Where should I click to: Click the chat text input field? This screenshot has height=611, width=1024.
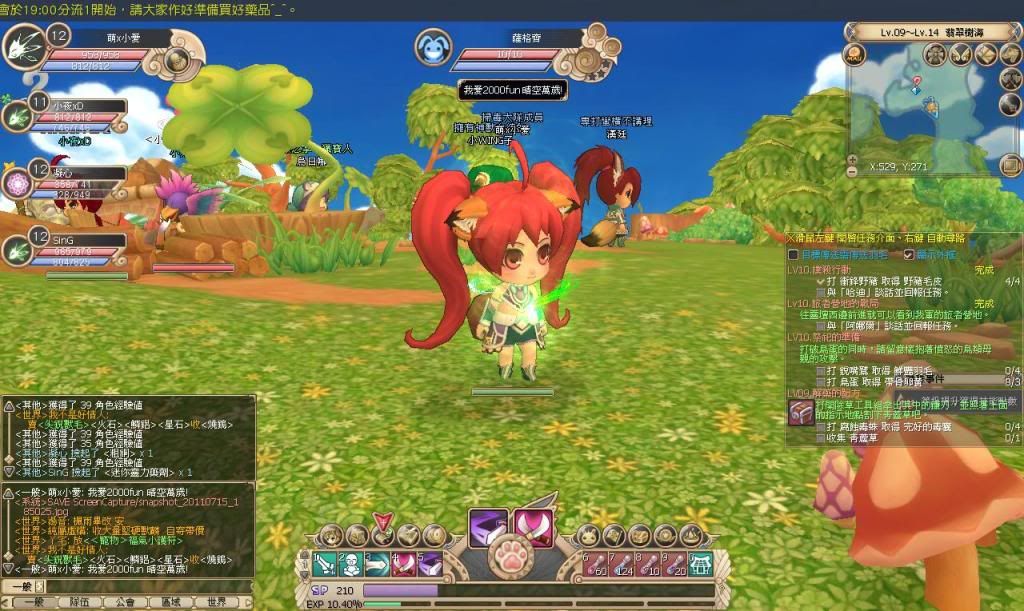click(140, 585)
